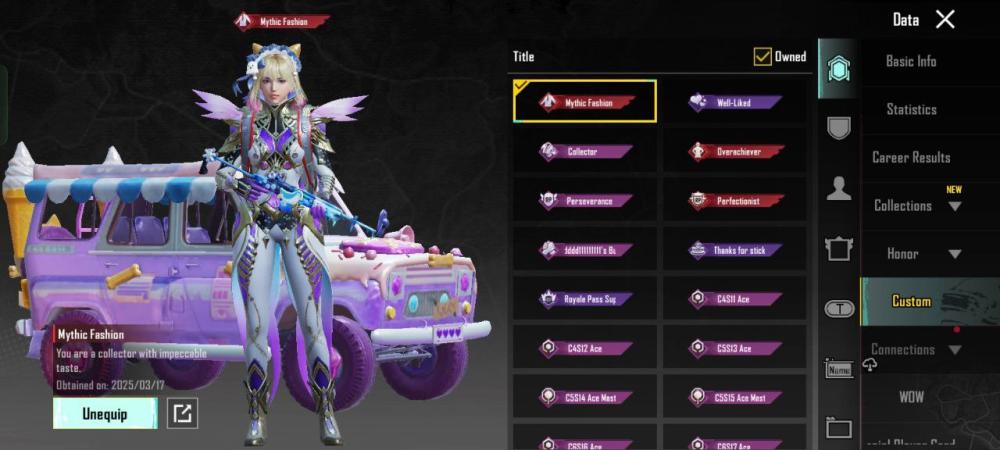Unequip the Mythic Fashion title
Screen dimensions: 1000x450
coord(105,413)
